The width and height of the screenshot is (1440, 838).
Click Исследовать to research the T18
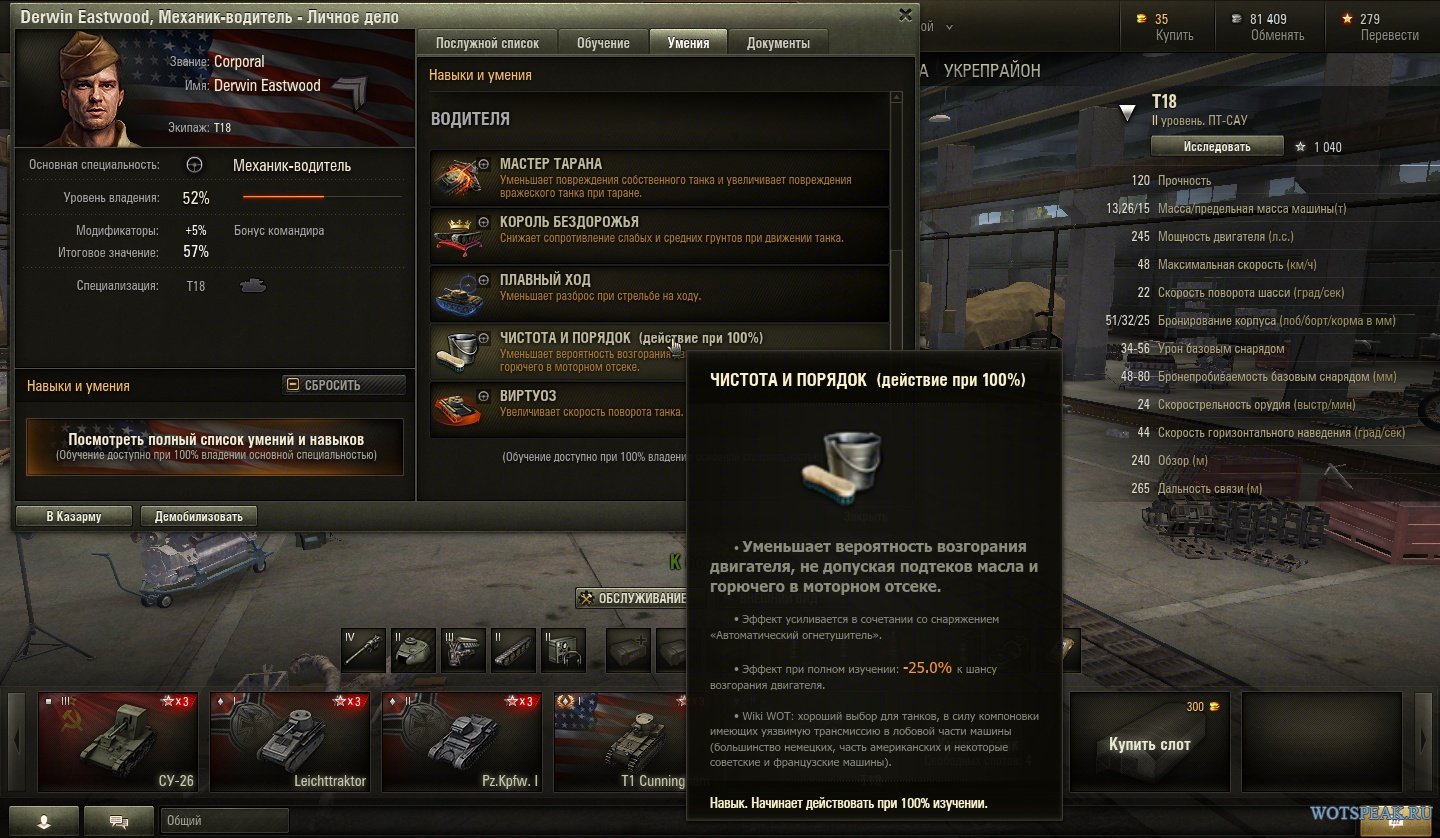tap(1216, 146)
